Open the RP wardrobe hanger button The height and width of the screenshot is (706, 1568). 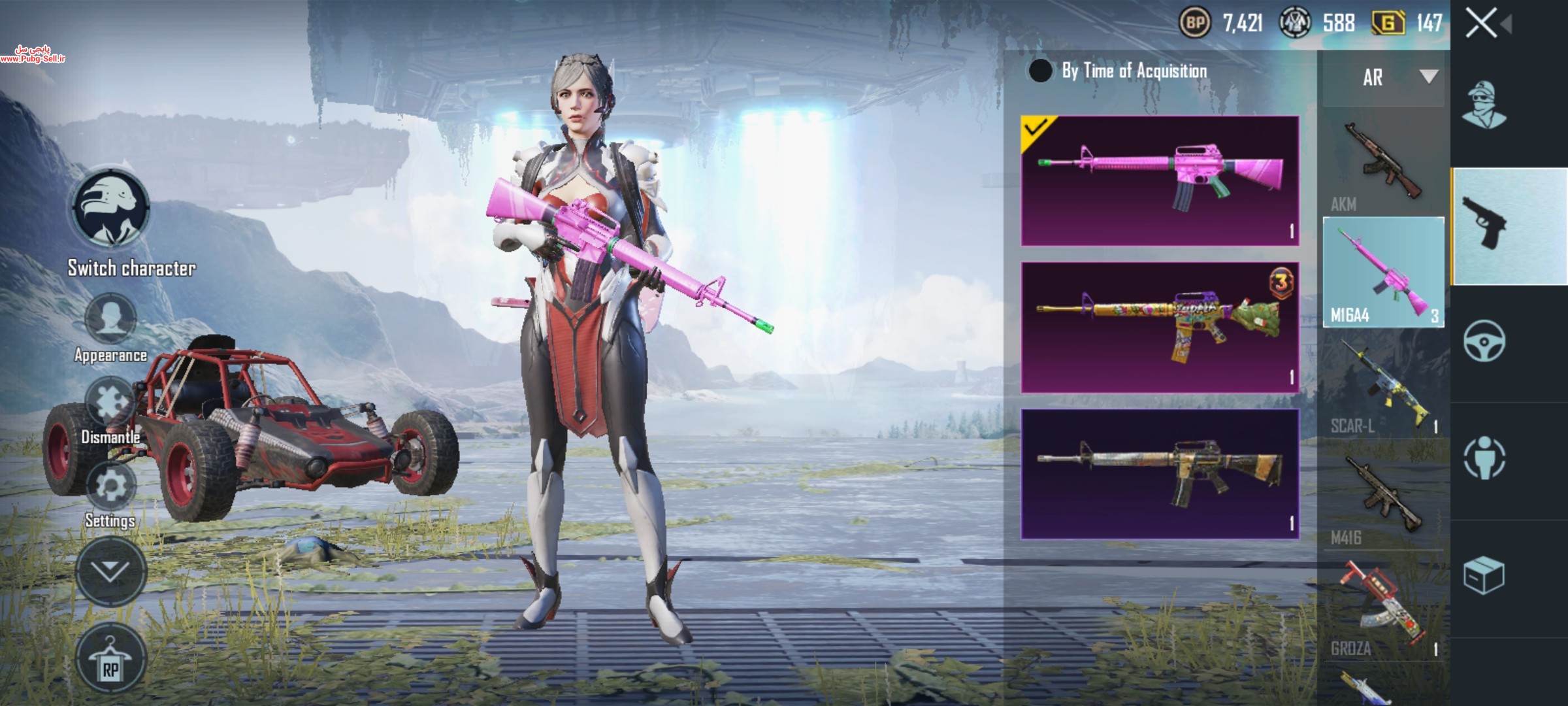click(x=110, y=660)
